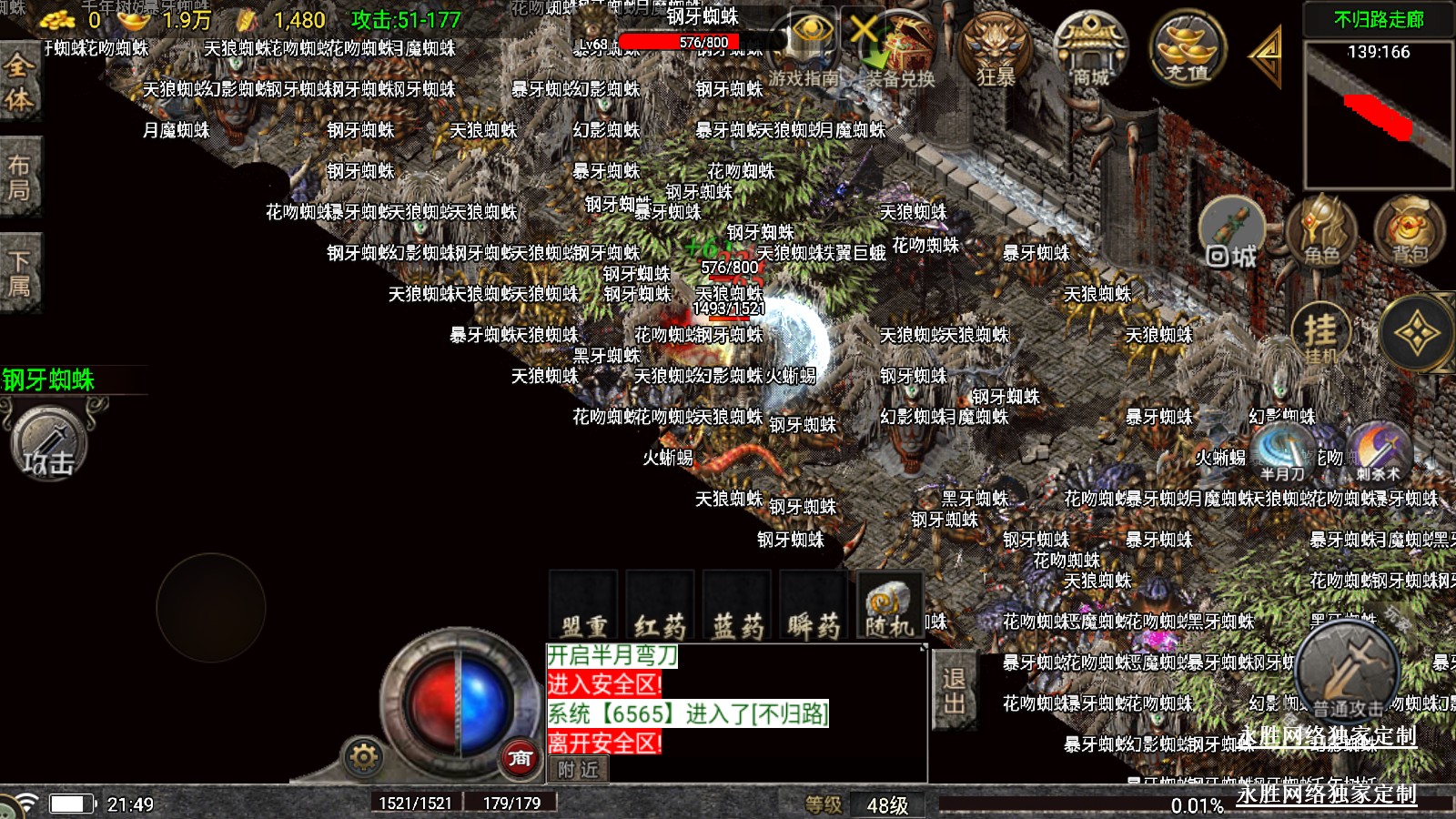This screenshot has height=819, width=1456.
Task: Open the 角色 character sheet
Action: pyautogui.click(x=1321, y=232)
